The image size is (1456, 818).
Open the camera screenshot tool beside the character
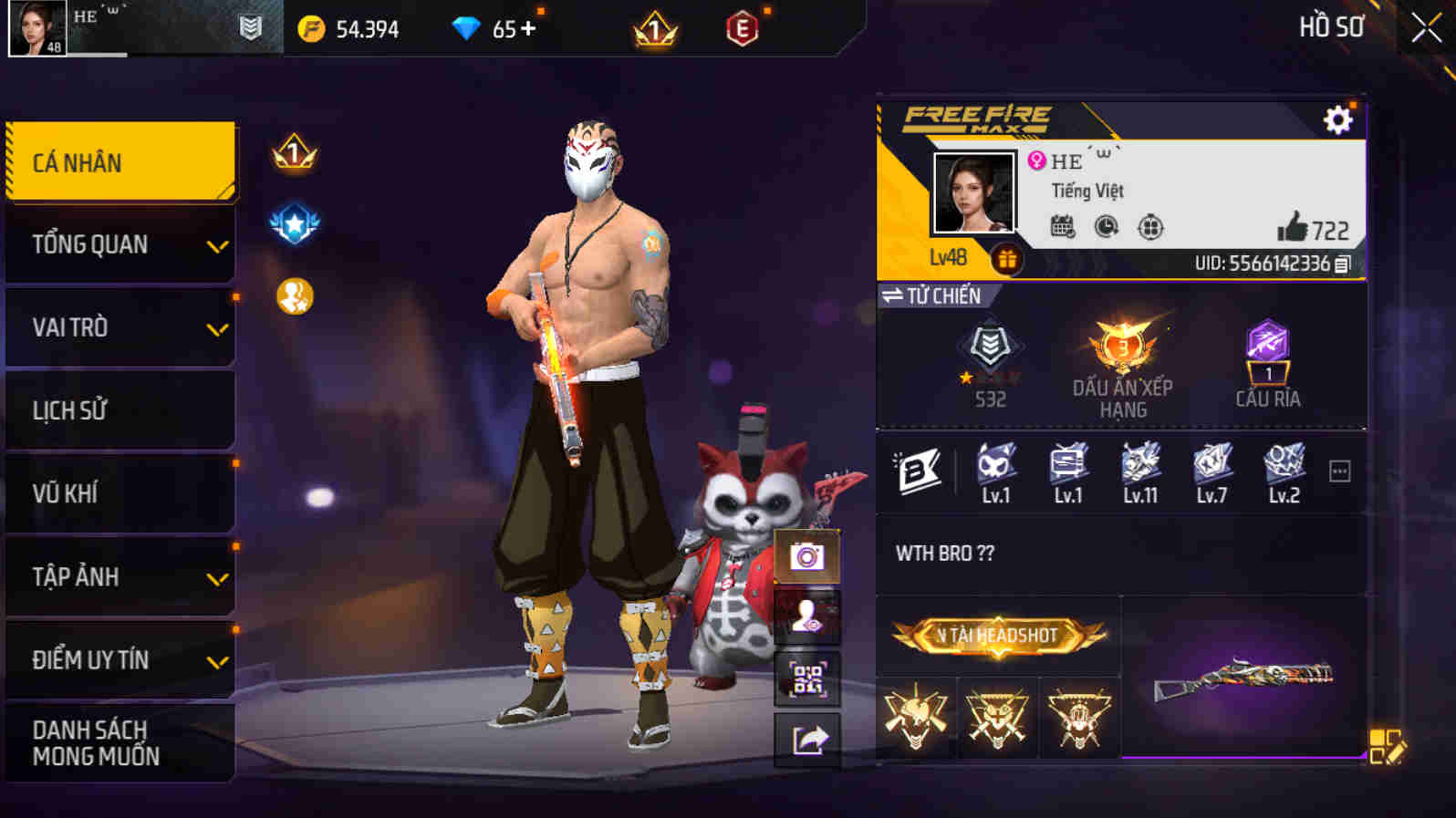[806, 558]
